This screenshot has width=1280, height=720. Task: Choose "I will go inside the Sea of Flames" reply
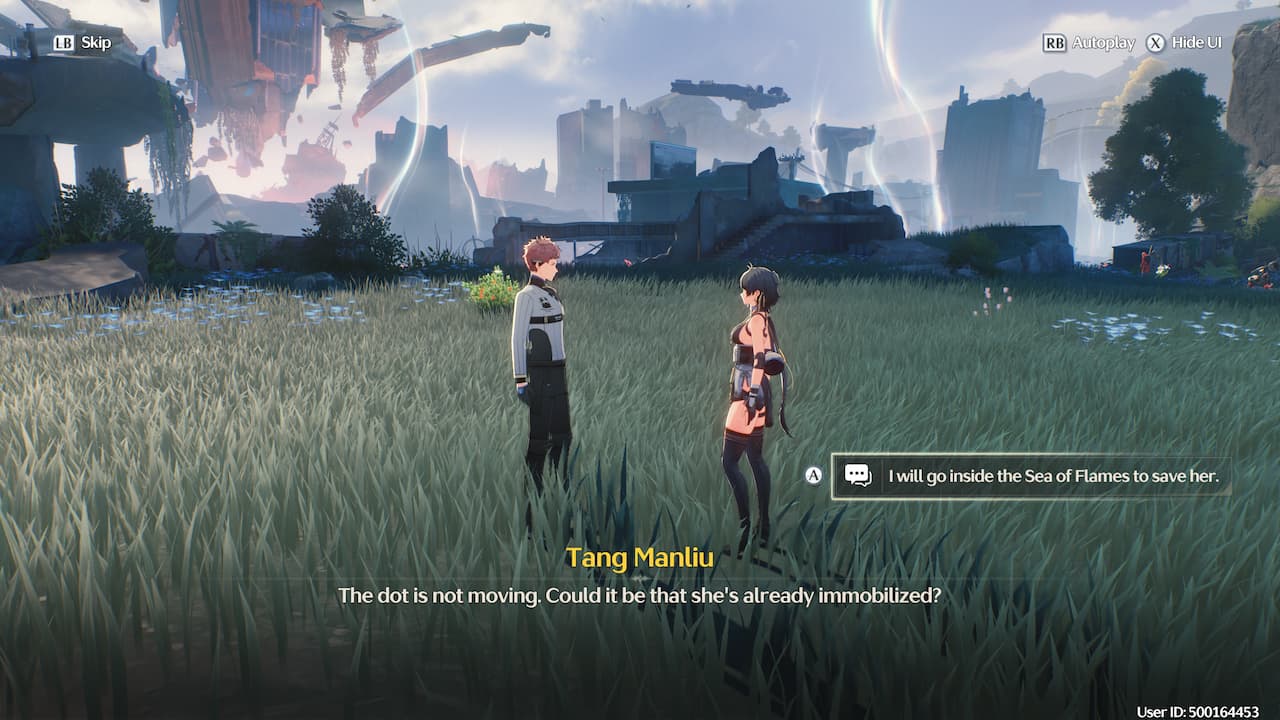click(1032, 476)
